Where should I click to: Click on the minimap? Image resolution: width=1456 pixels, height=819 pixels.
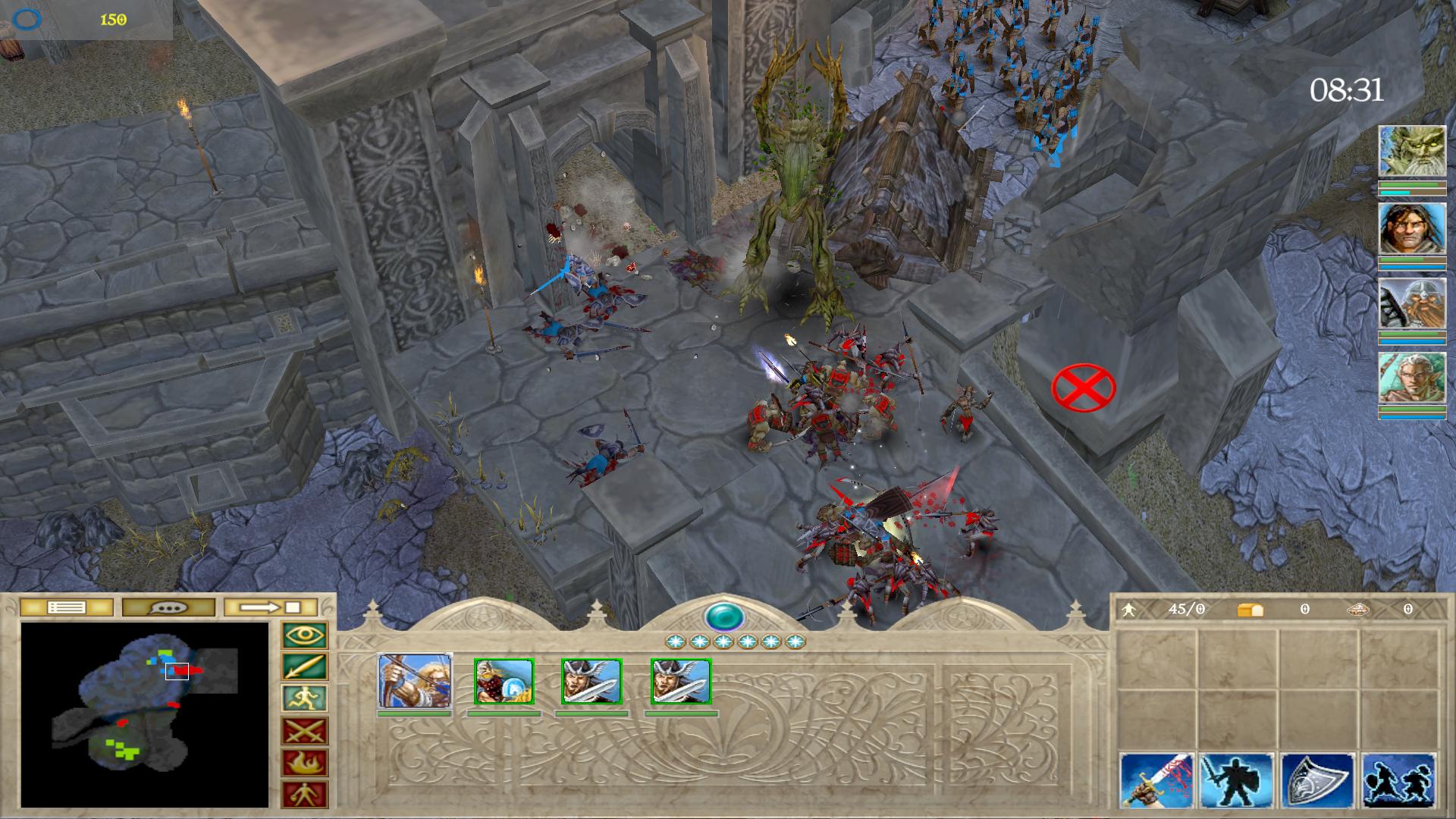point(144,714)
